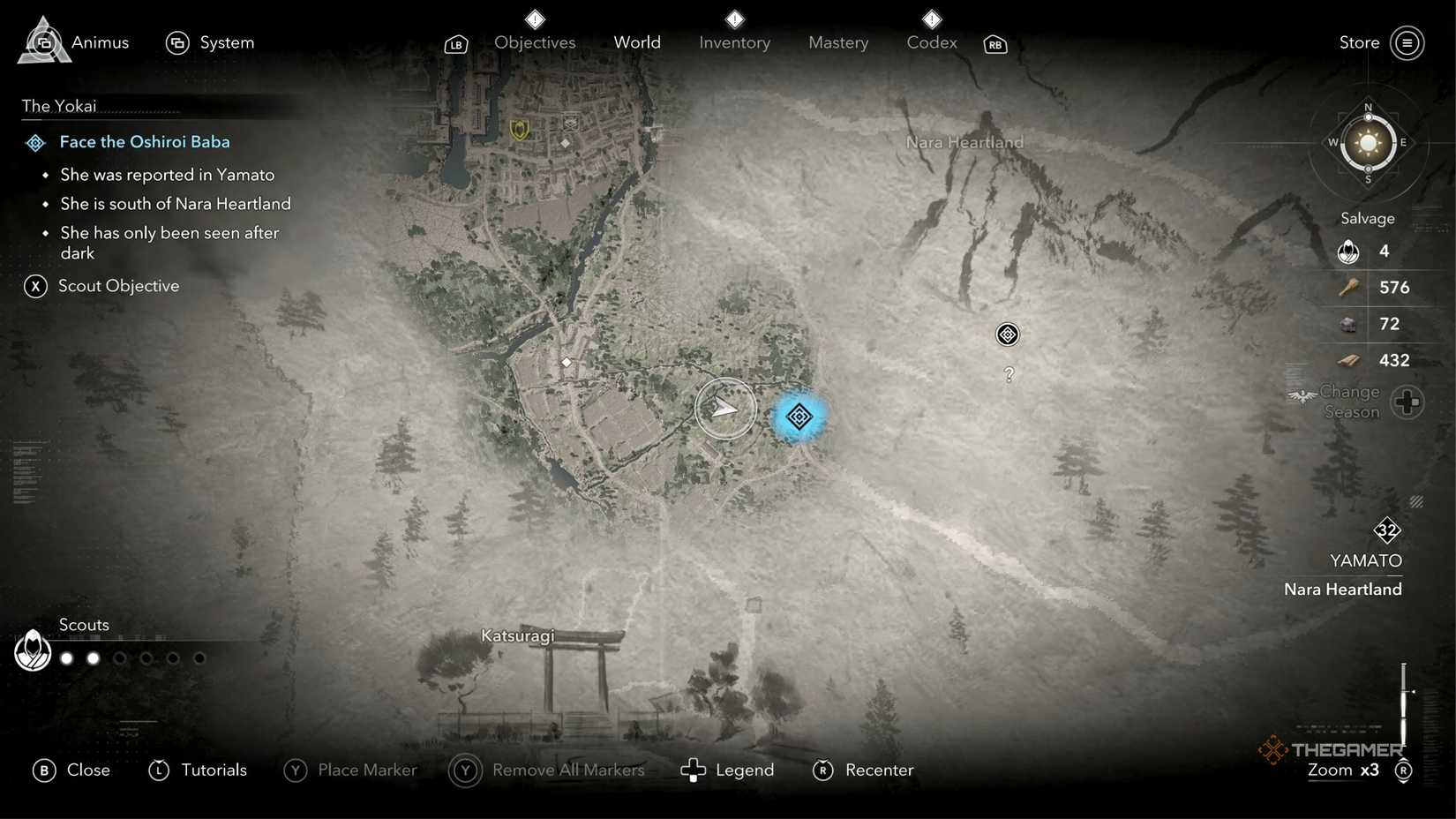Switch to the World tab
Screen dimensions: 1456x819
coord(636,41)
